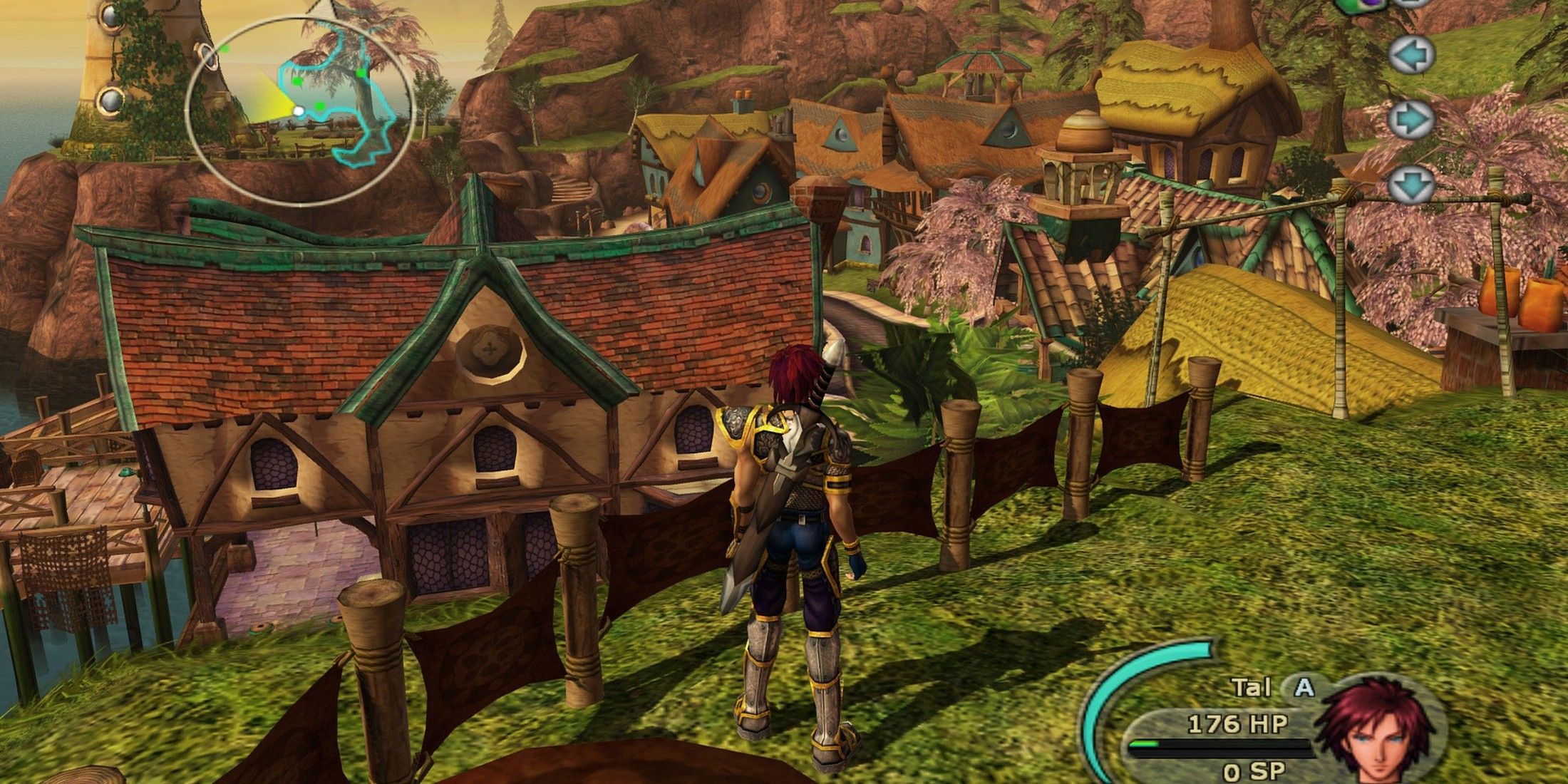Toggle the upper-left green dot on the minimap
The image size is (1568, 784).
(x=225, y=50)
